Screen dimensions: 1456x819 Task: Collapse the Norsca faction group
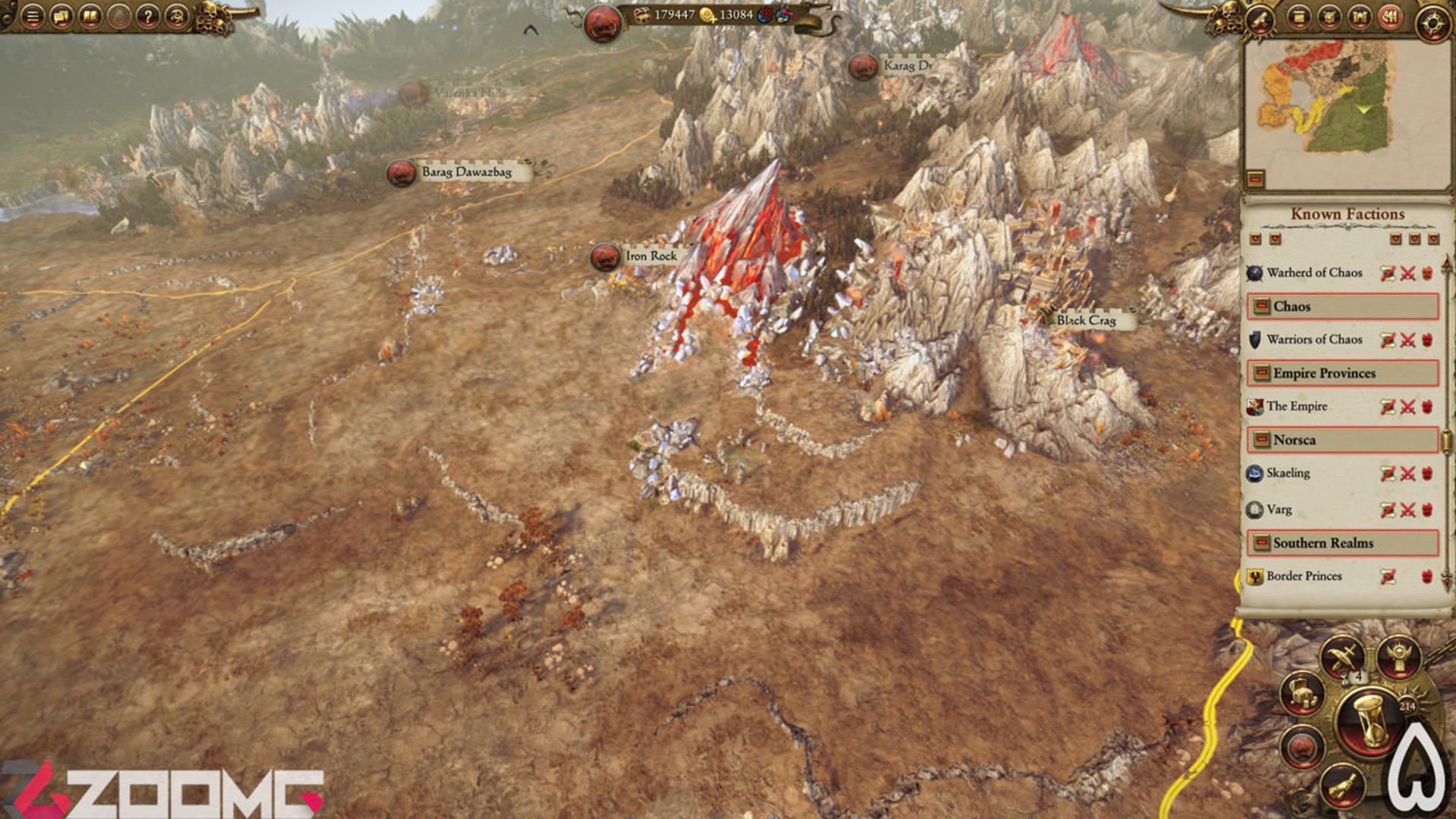(1262, 440)
